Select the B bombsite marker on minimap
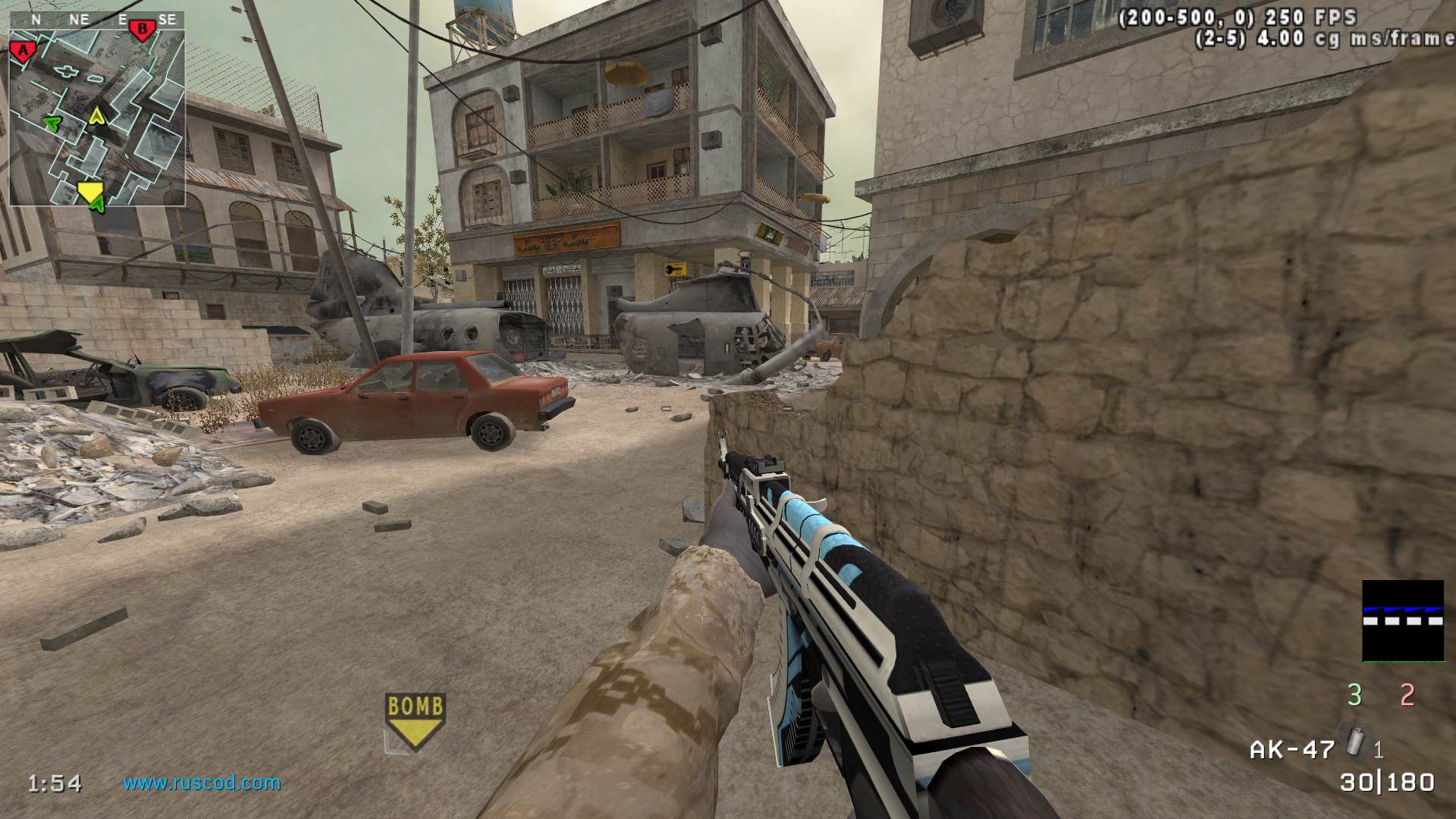The width and height of the screenshot is (1456, 819). (x=142, y=30)
